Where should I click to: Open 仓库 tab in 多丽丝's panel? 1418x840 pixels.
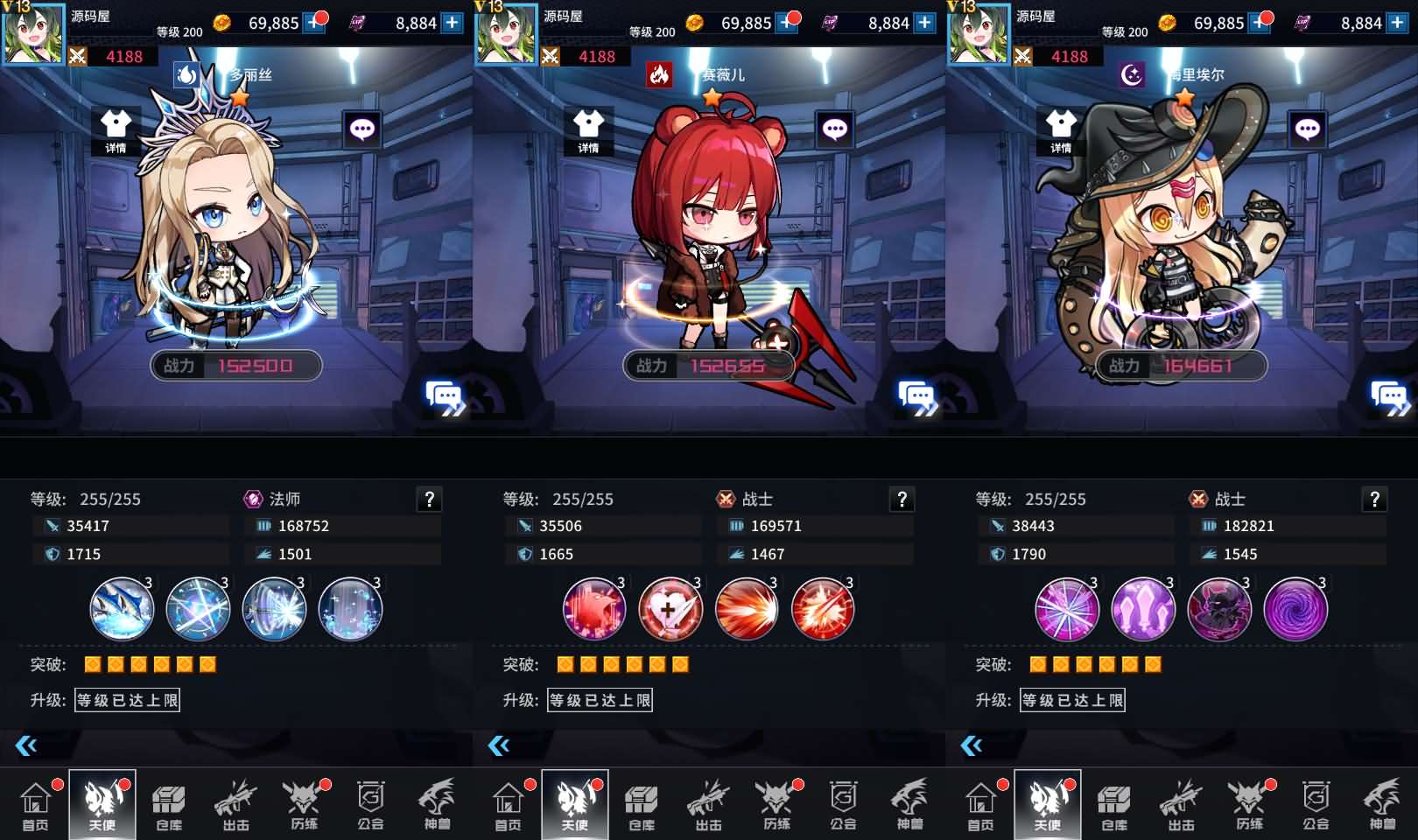169,806
